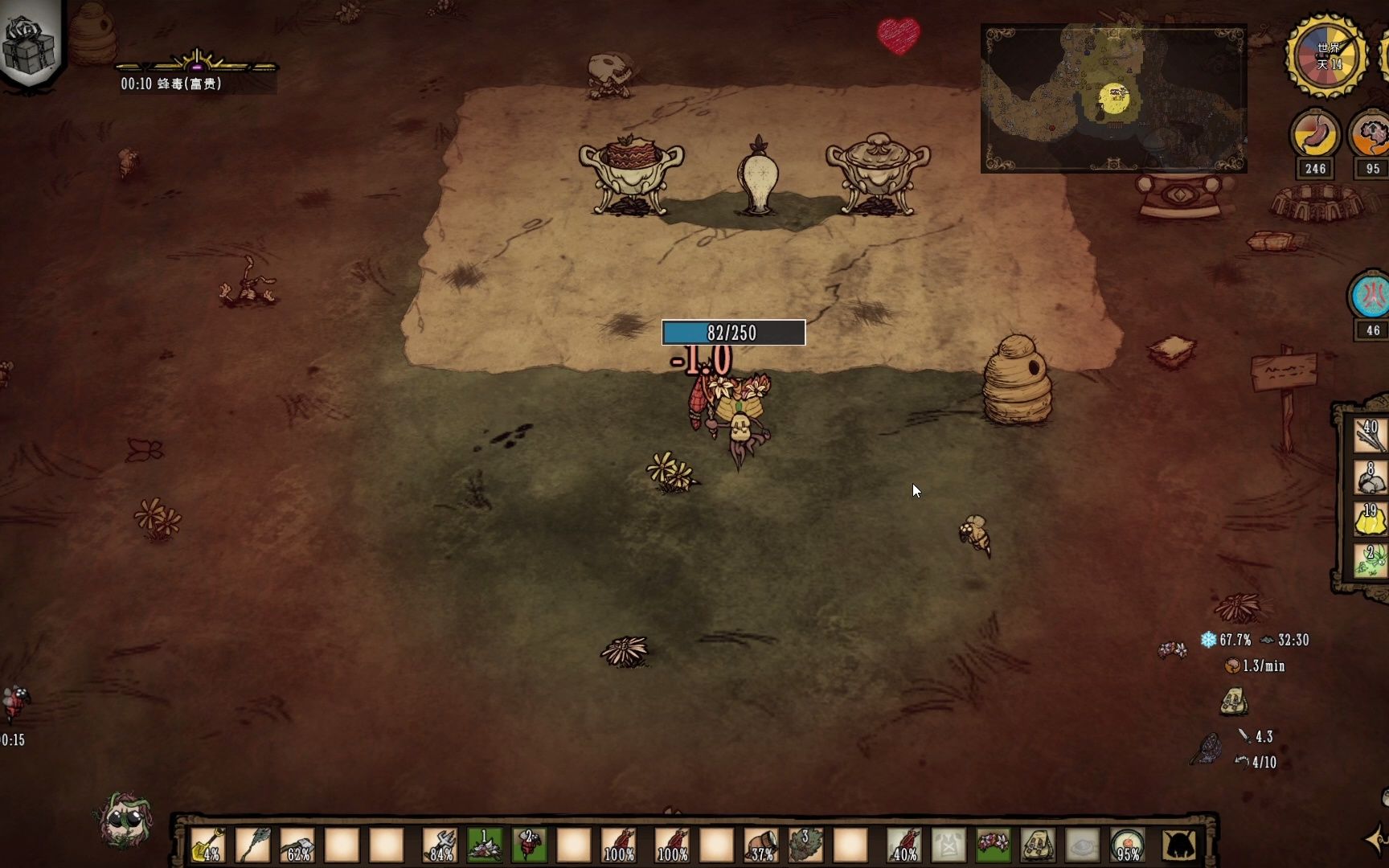
Task: Select the axe slot at 62%
Action: click(x=297, y=845)
